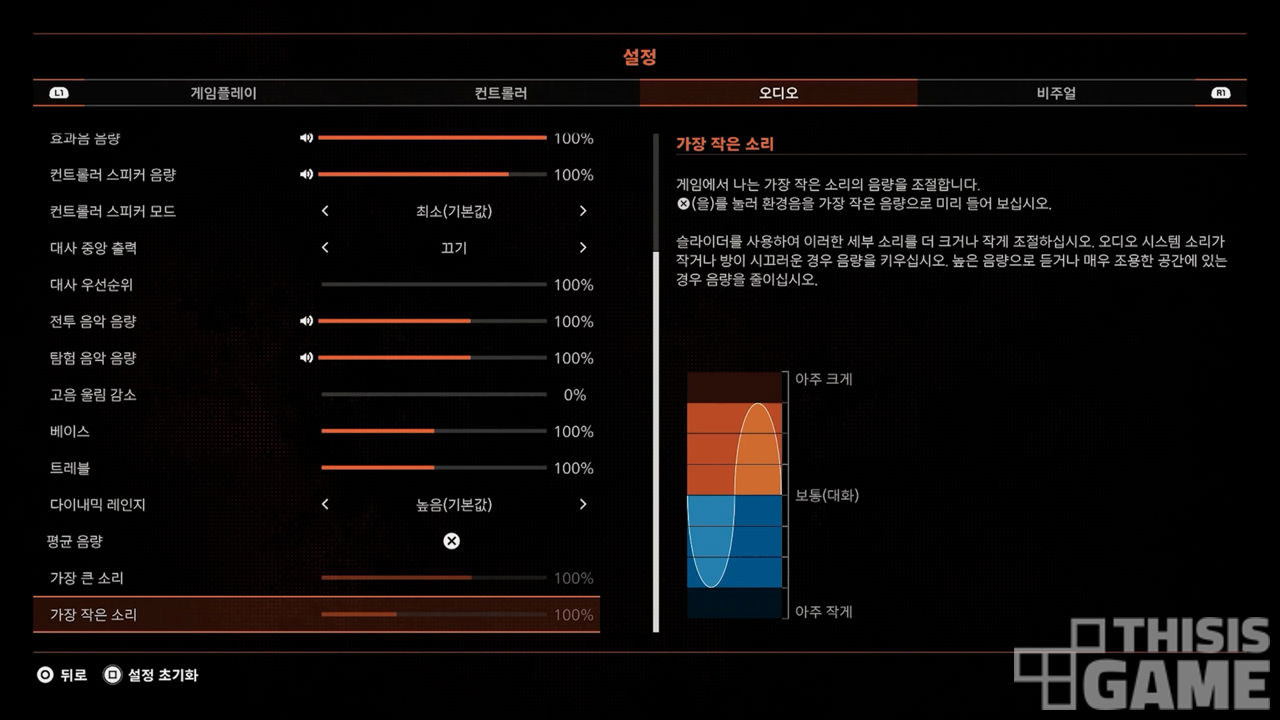Change the 탐험 음악 음량 slider
1280x720 pixels.
point(432,358)
